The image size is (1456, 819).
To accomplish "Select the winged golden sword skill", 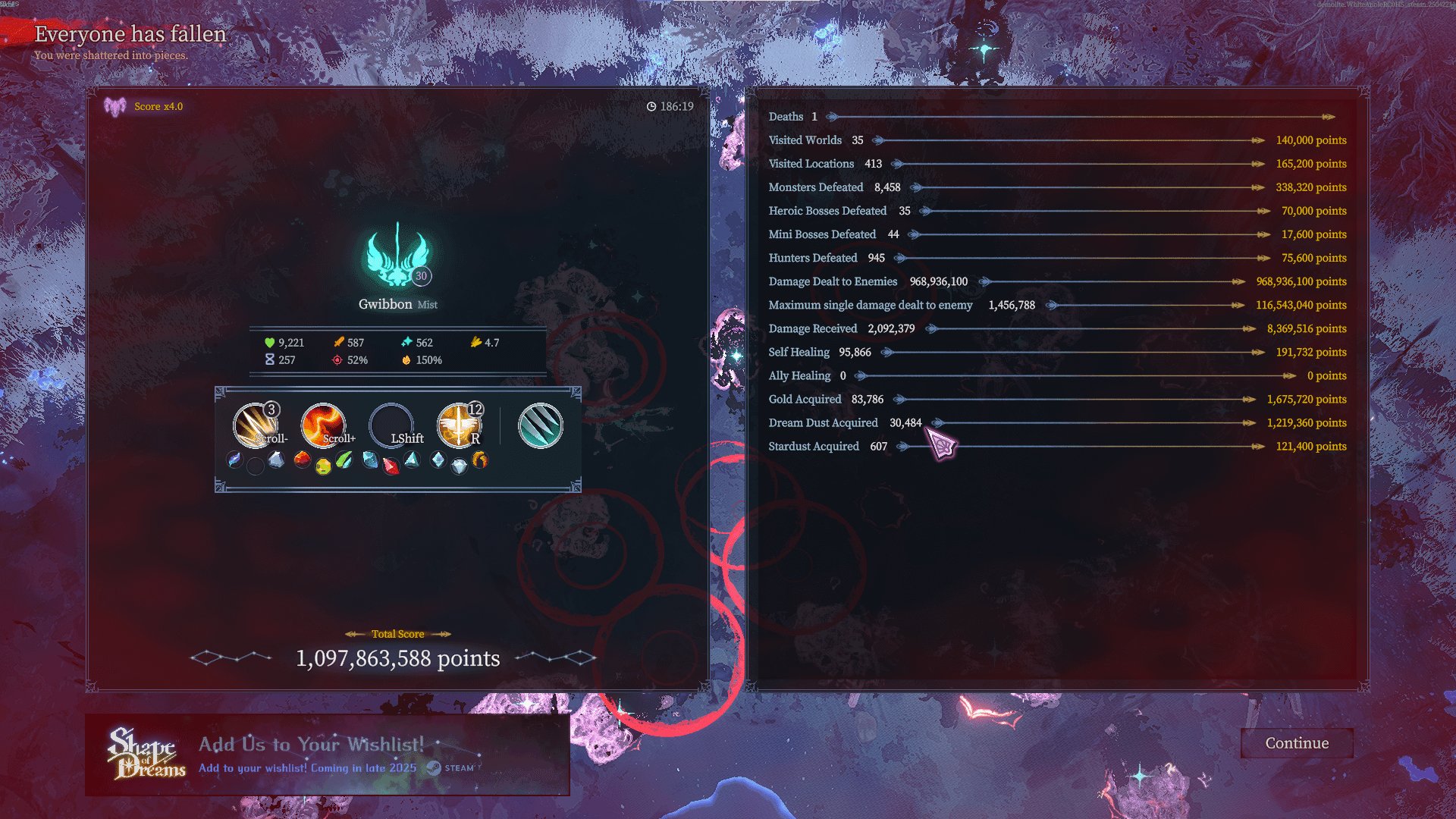I will [x=459, y=425].
